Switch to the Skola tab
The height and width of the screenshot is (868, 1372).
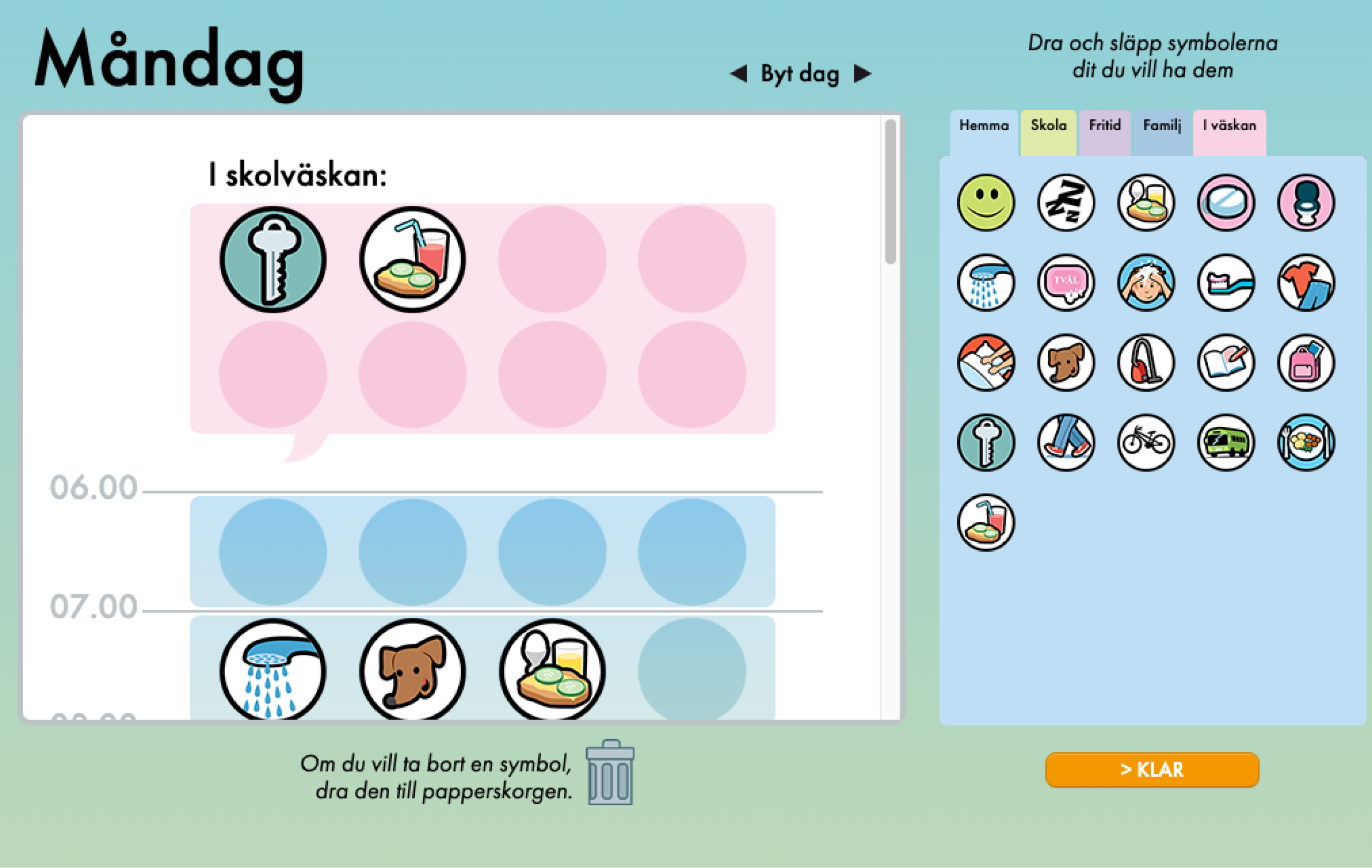(x=1048, y=126)
